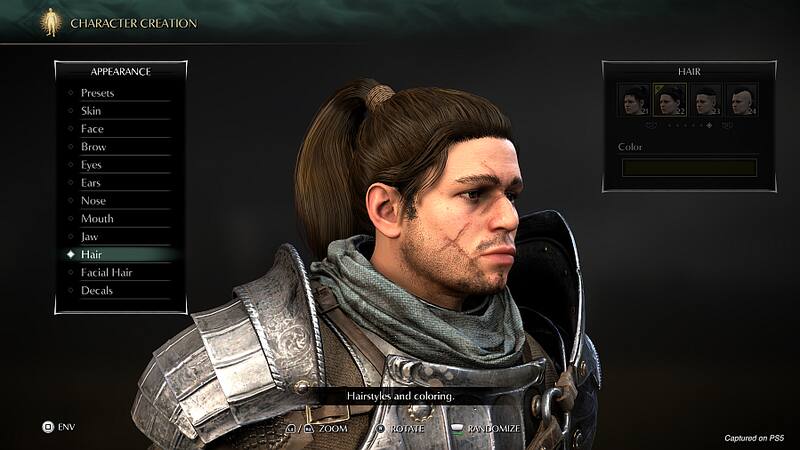Open the hair Color swatch bar

tap(687, 167)
